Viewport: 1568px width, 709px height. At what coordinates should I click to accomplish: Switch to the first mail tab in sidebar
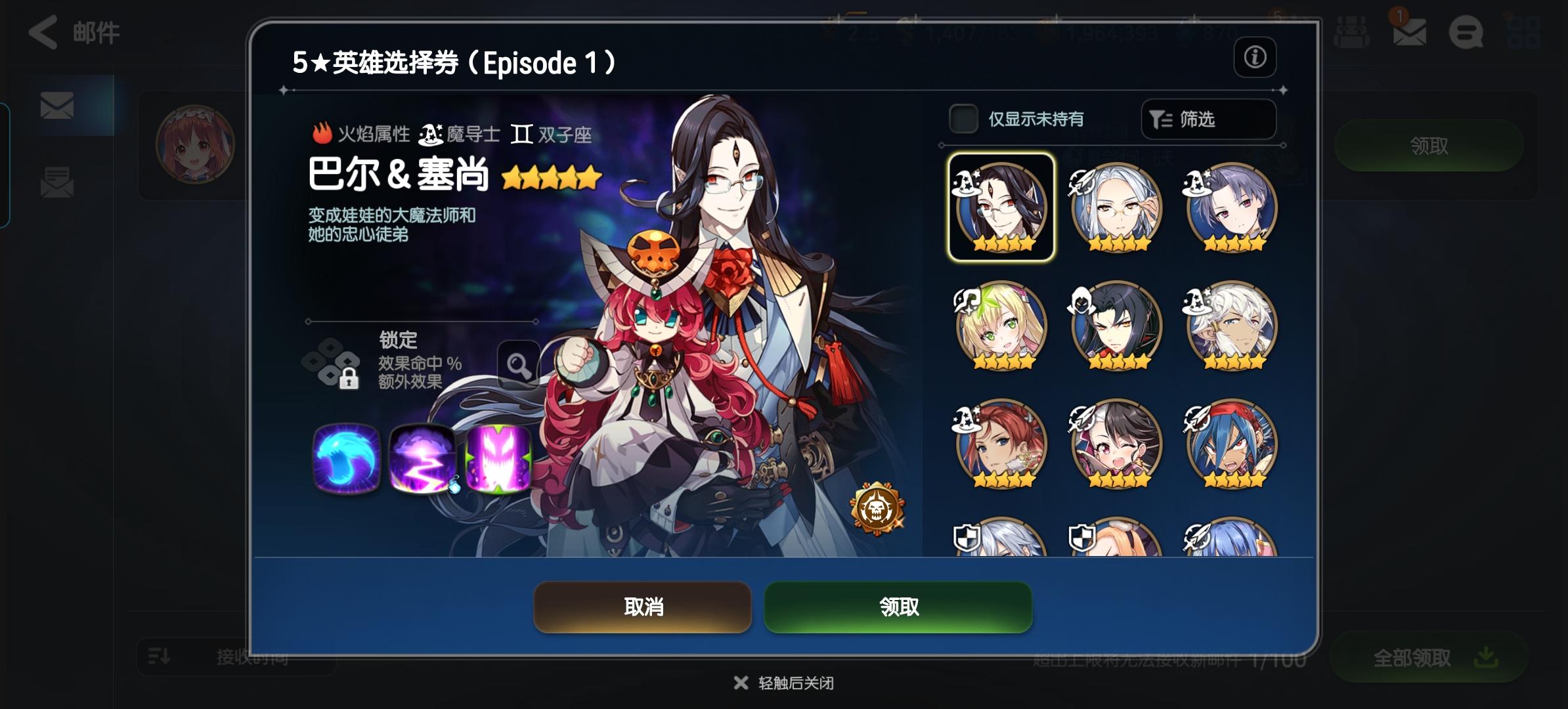pos(56,106)
